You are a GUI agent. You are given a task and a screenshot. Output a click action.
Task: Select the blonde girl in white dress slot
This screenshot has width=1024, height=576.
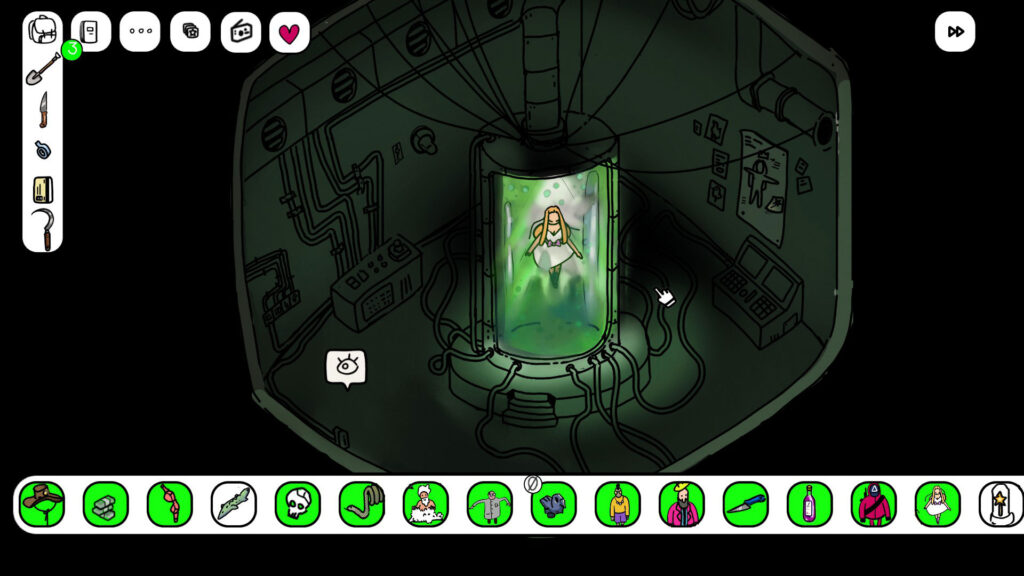click(x=938, y=504)
